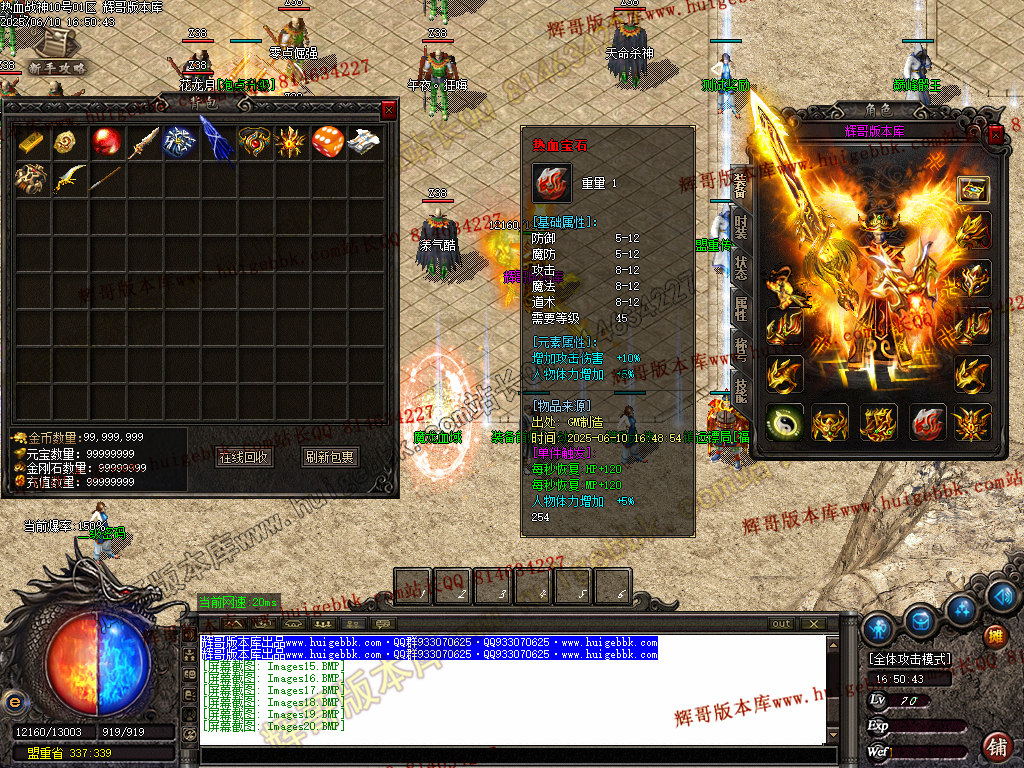
Task: Close the character panel
Action: coord(996,133)
